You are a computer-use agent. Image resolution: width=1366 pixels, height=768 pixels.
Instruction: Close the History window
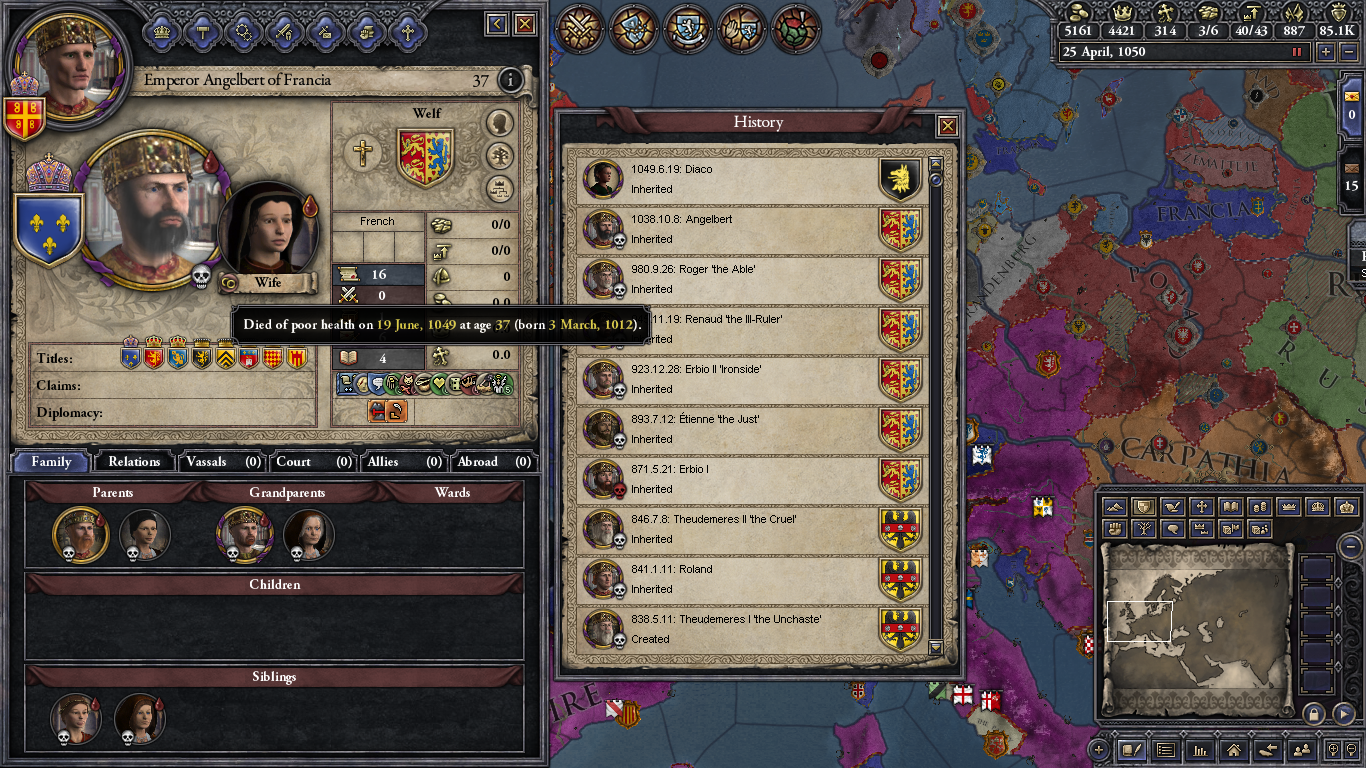pos(947,126)
